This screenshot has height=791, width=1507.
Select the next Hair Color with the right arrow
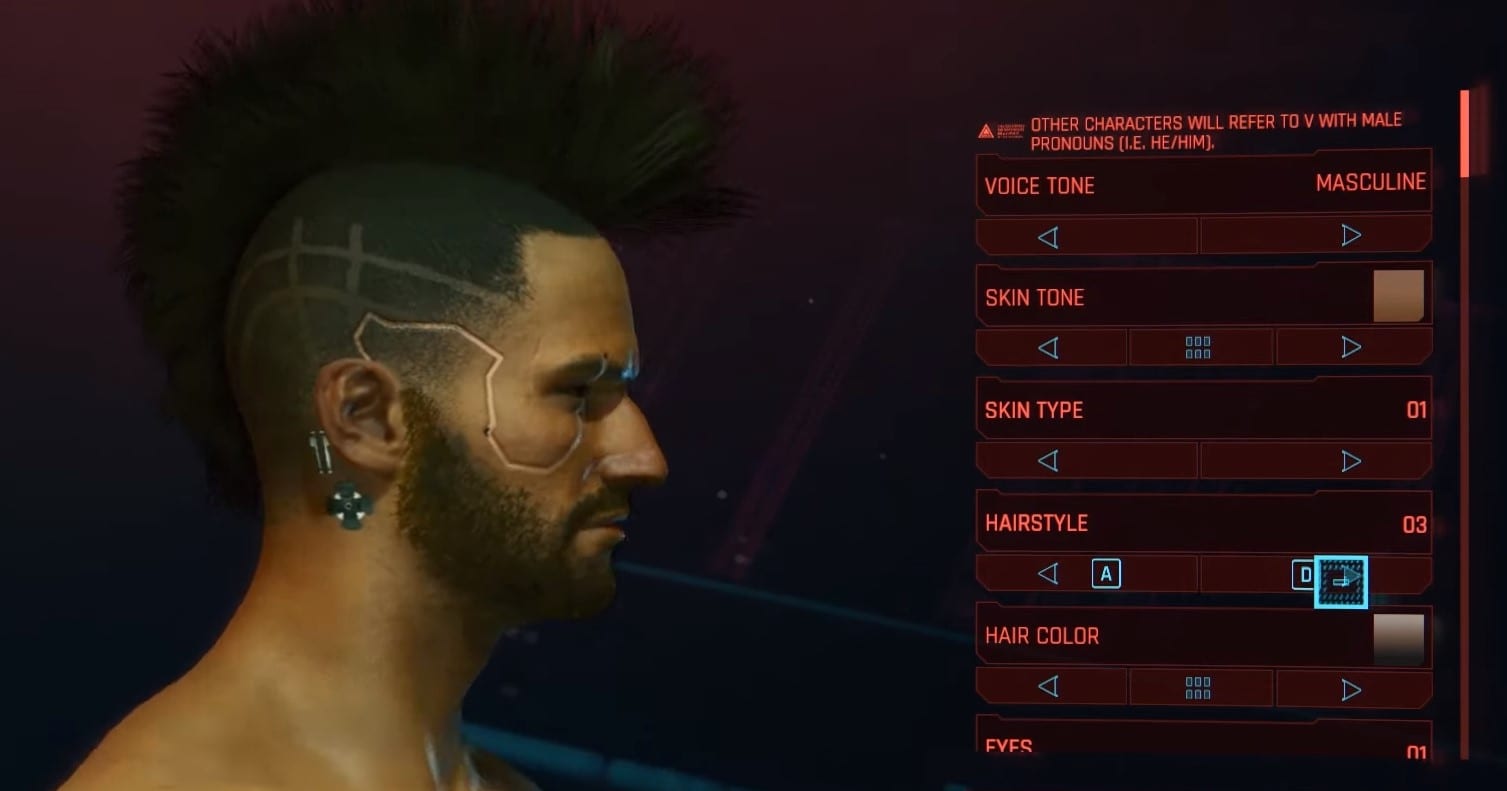click(x=1352, y=688)
